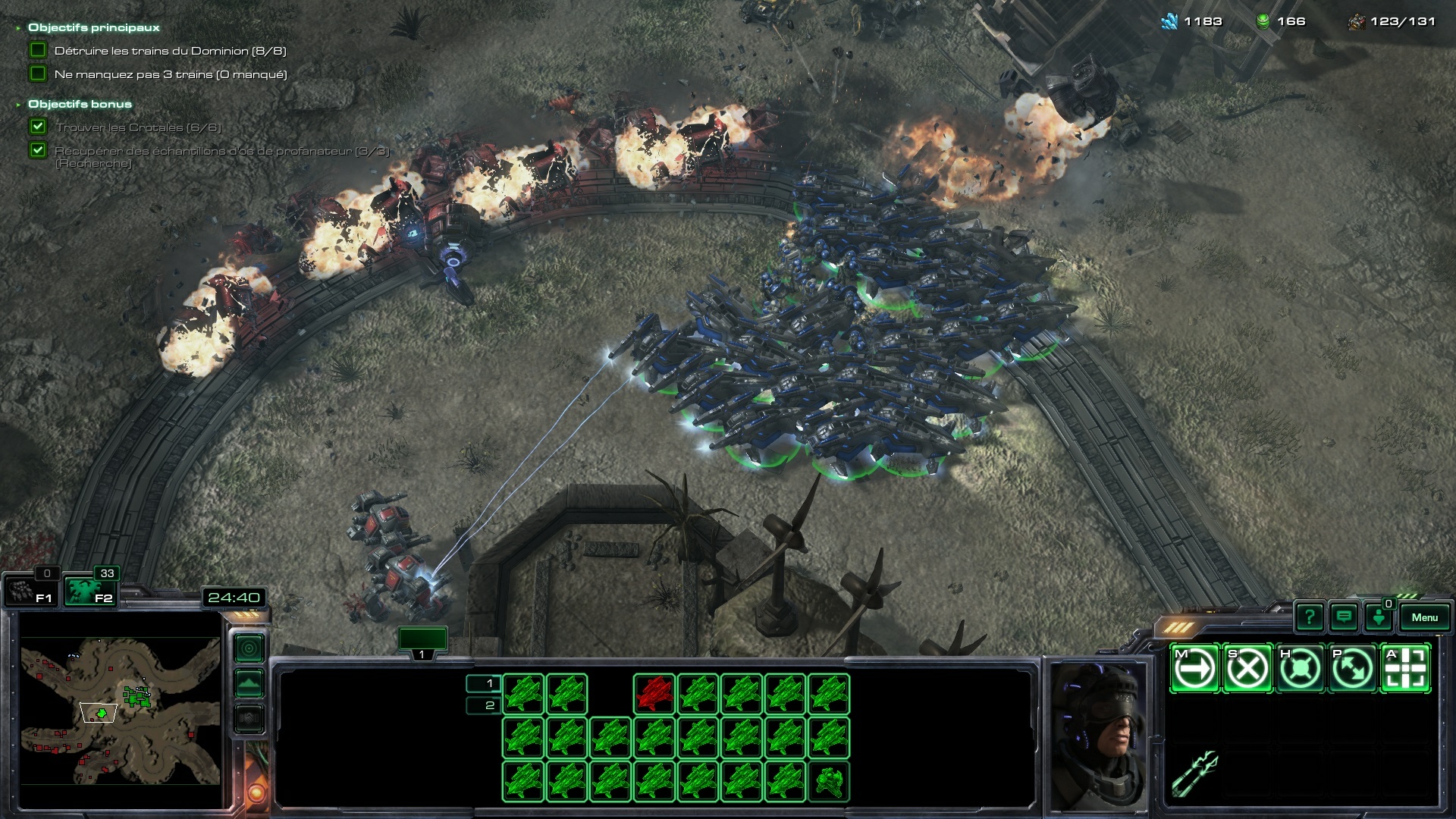
Task: Click the idle workers F1 button
Action: (x=30, y=591)
